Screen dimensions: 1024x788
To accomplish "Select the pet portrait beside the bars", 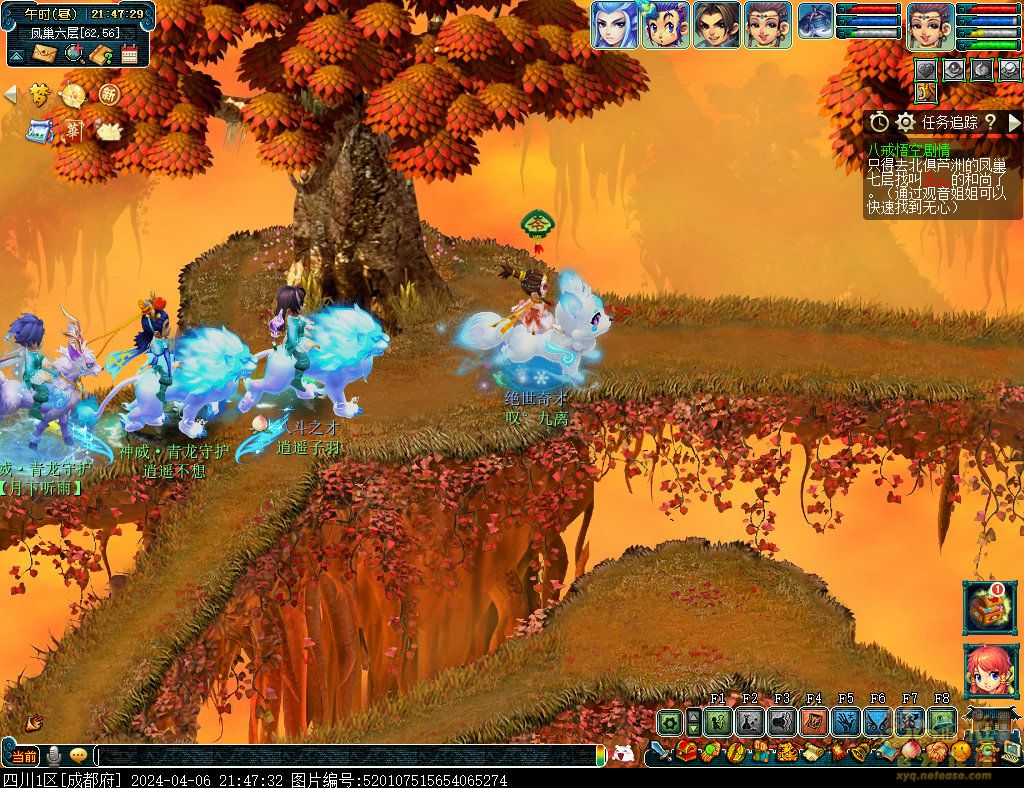I will coord(816,21).
